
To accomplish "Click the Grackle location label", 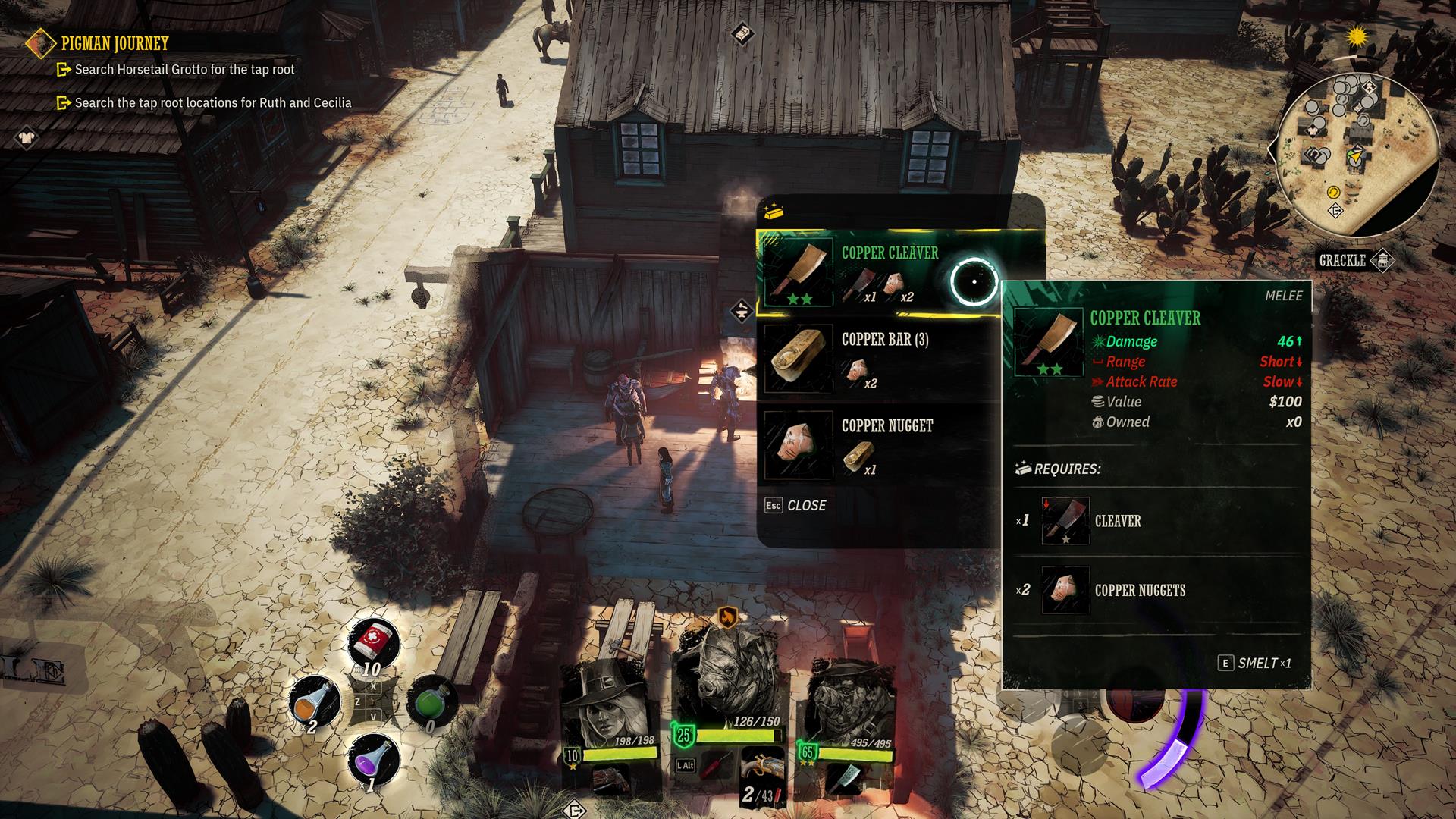I will click(x=1341, y=261).
